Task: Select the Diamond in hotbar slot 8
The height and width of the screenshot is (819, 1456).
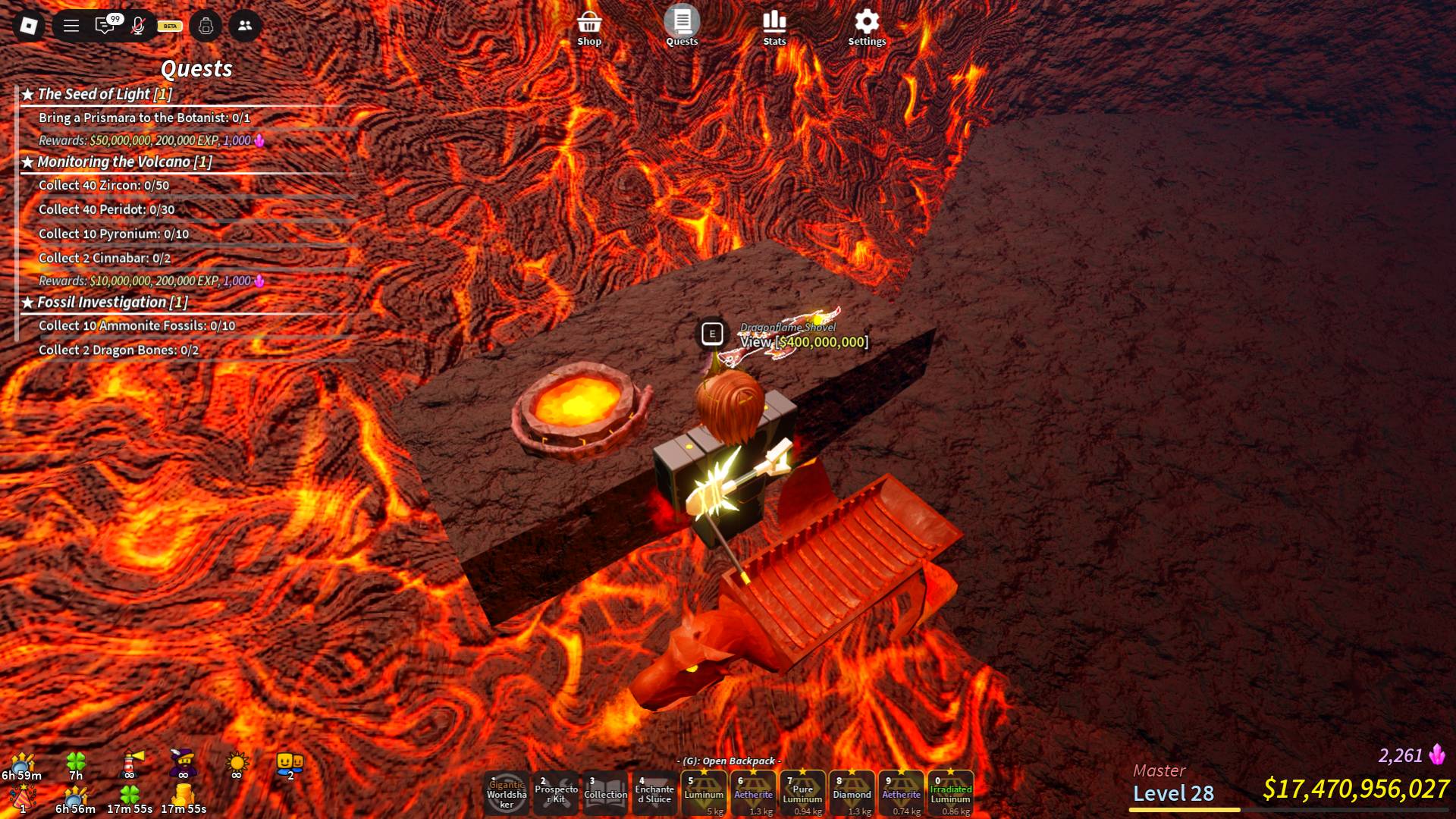Action: (x=851, y=793)
